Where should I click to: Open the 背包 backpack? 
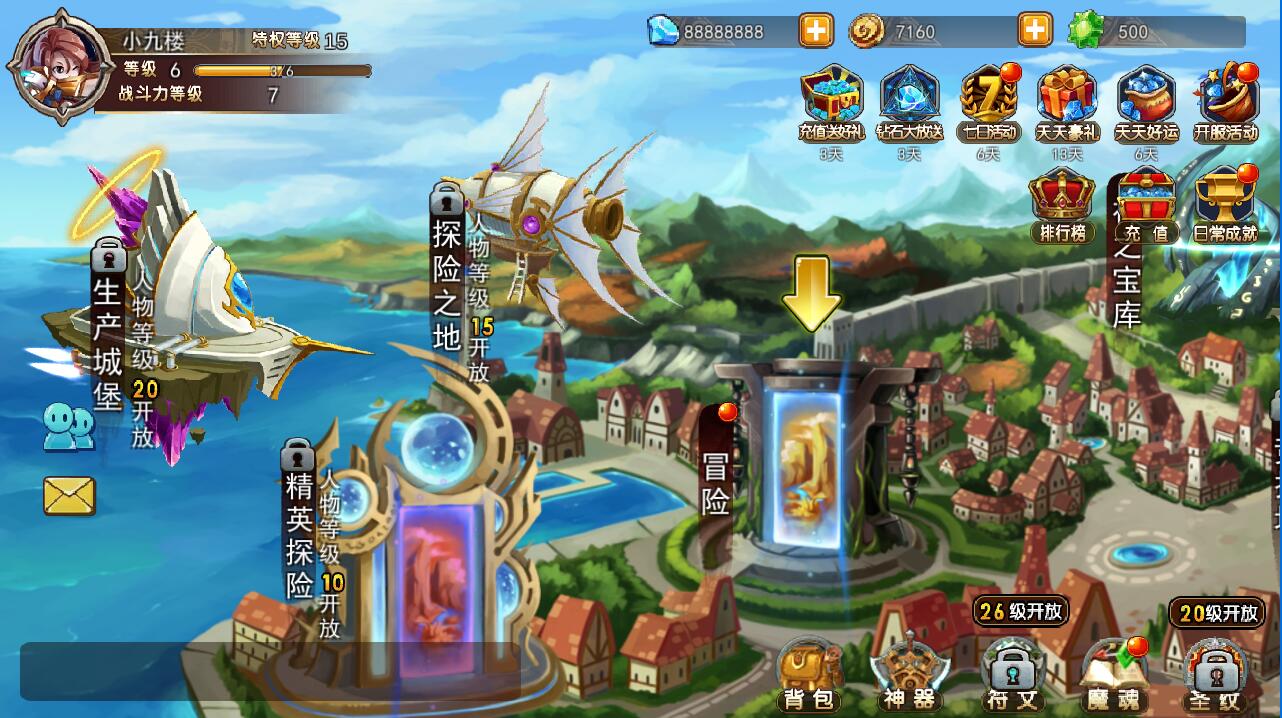[x=809, y=675]
